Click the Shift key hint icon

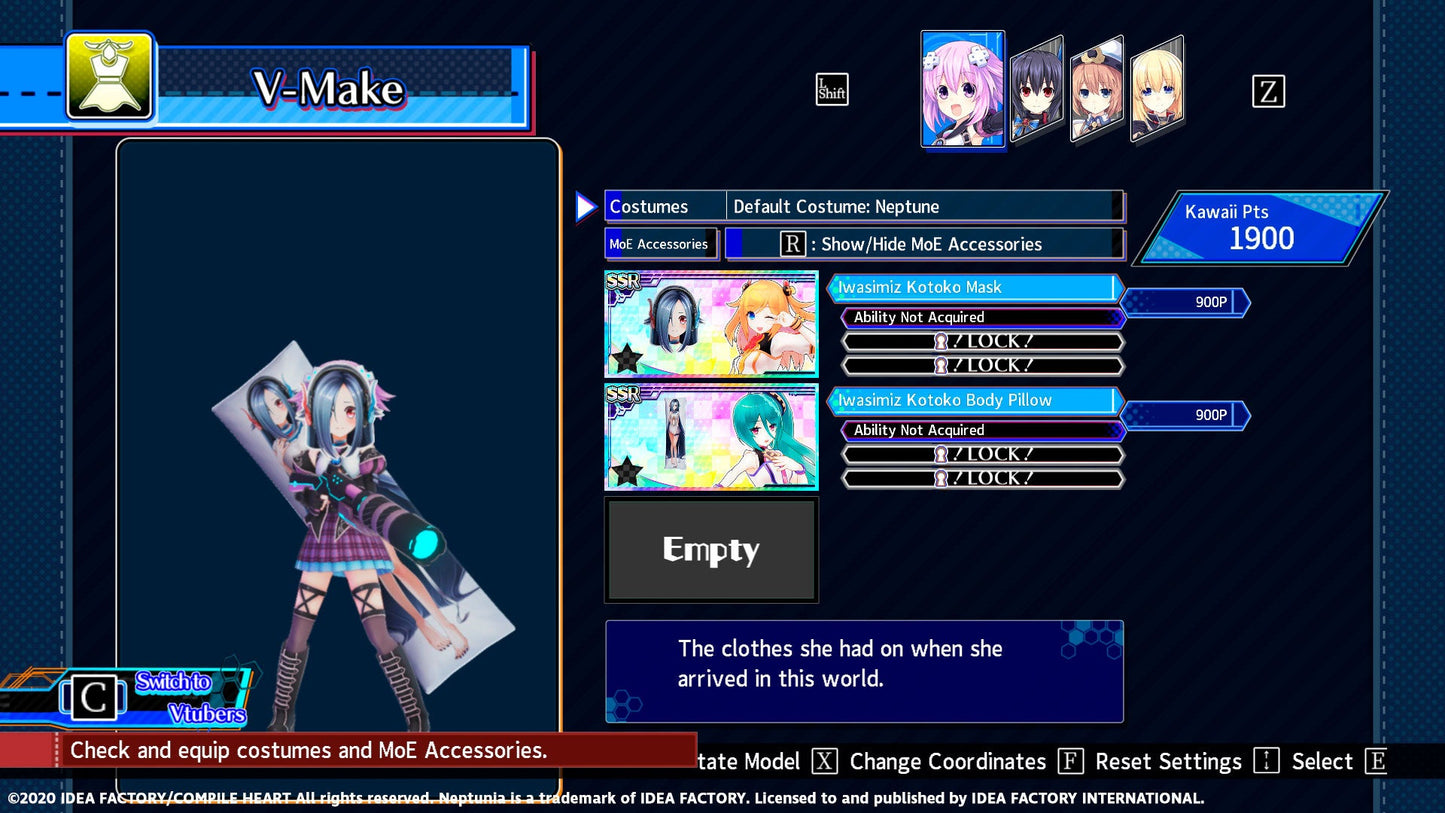[831, 89]
